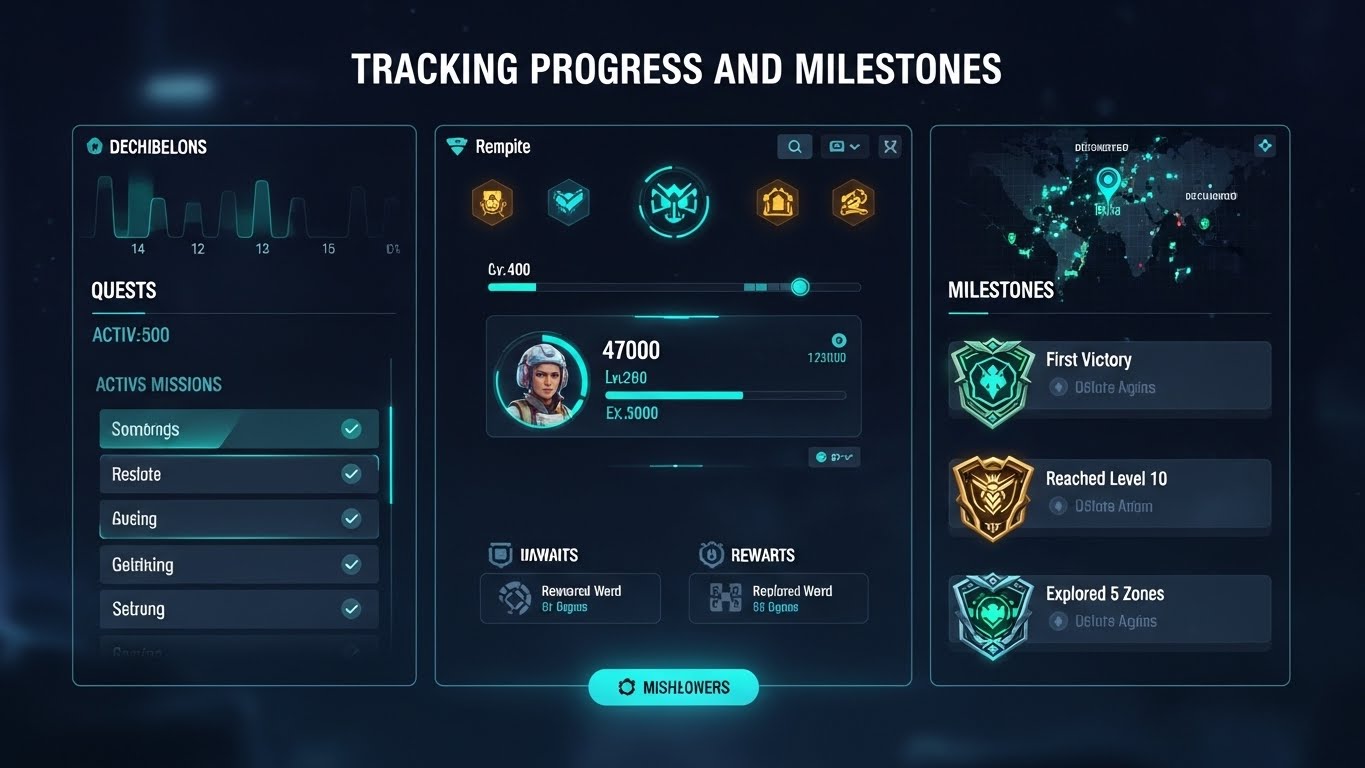Select the blue heart-check hexagon badge

click(568, 200)
